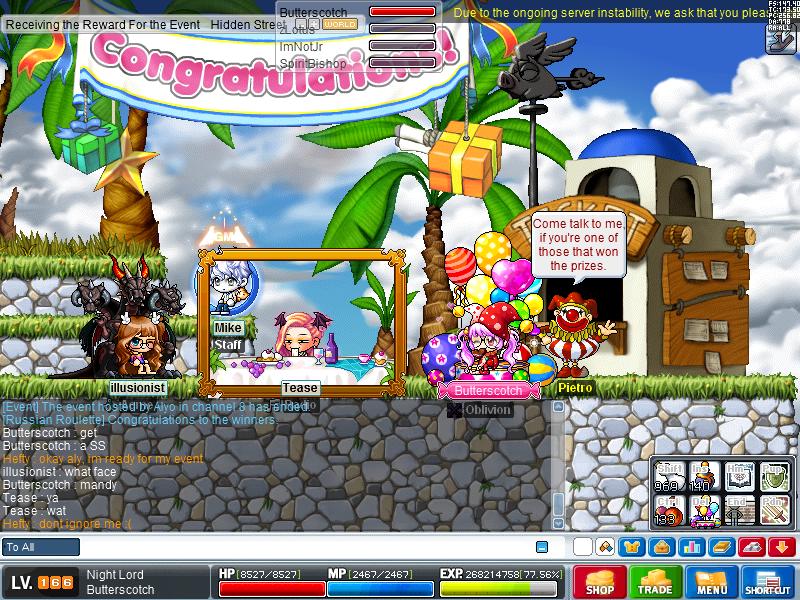This screenshot has height=600, width=800.
Task: Minimize the chat log window
Action: 542,547
